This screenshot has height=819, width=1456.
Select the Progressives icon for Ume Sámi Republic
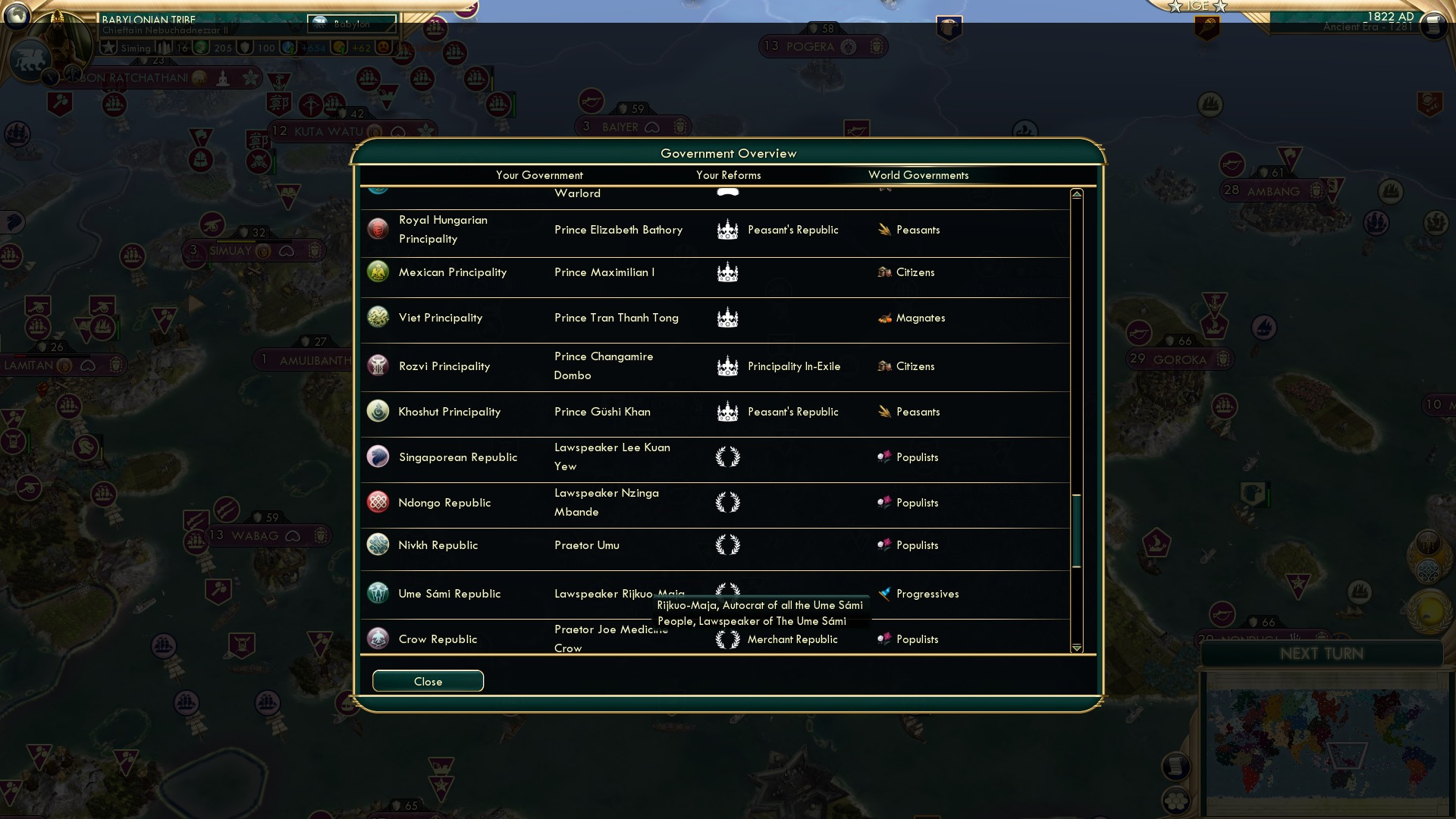pyautogui.click(x=884, y=594)
